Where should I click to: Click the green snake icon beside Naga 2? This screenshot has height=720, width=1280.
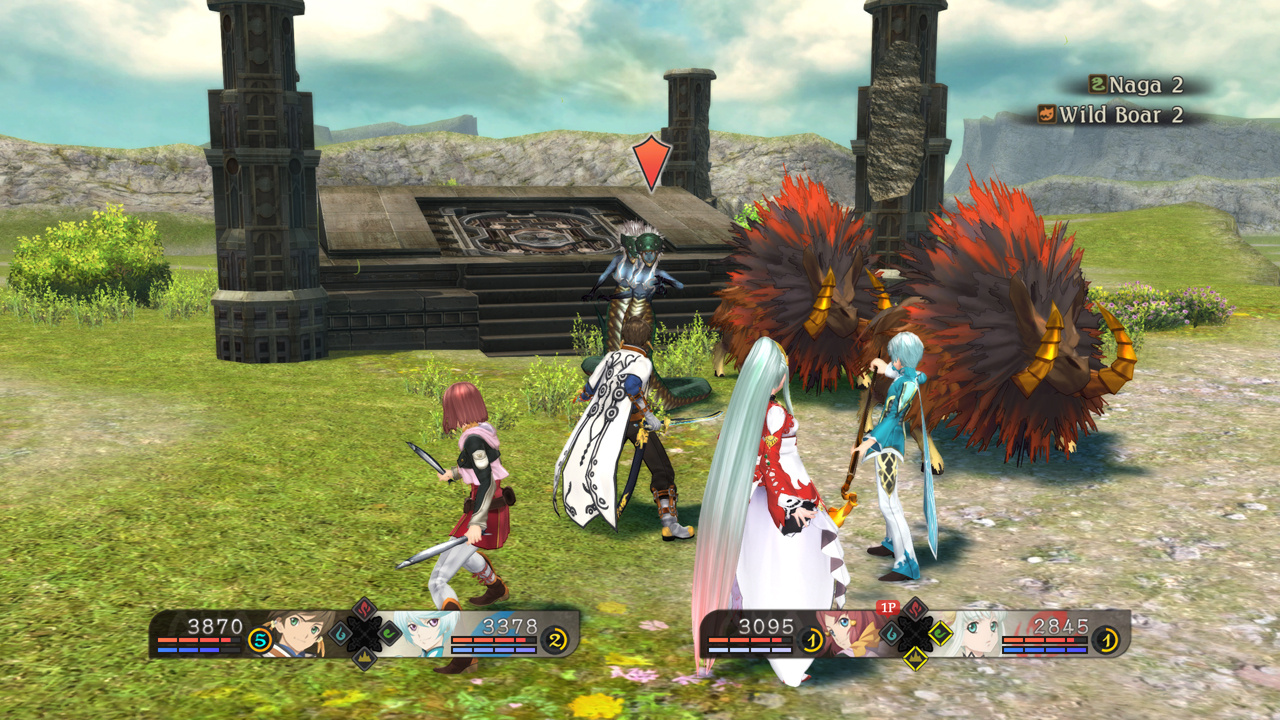tap(1096, 86)
